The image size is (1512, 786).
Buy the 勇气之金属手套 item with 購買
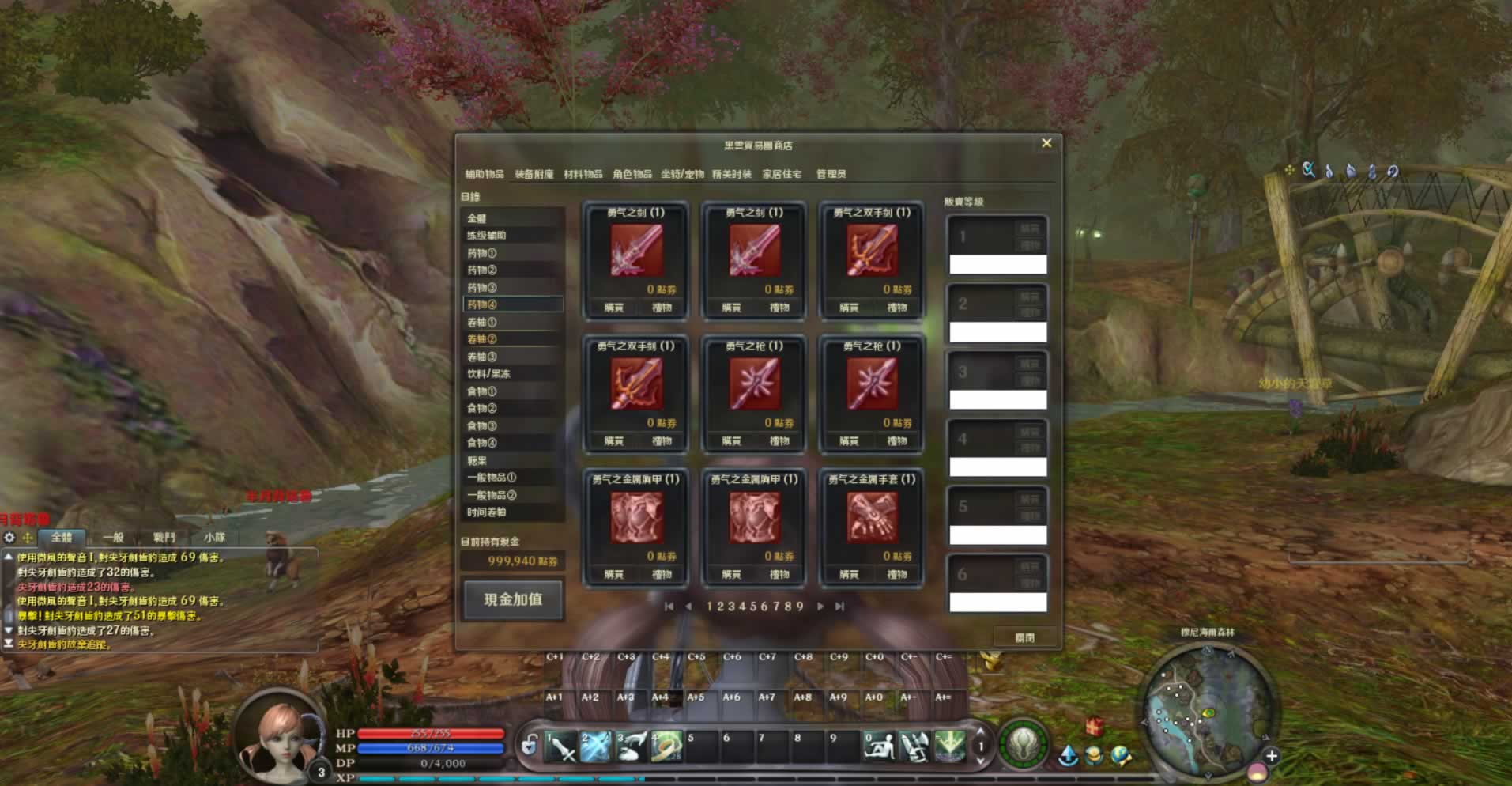click(x=849, y=574)
